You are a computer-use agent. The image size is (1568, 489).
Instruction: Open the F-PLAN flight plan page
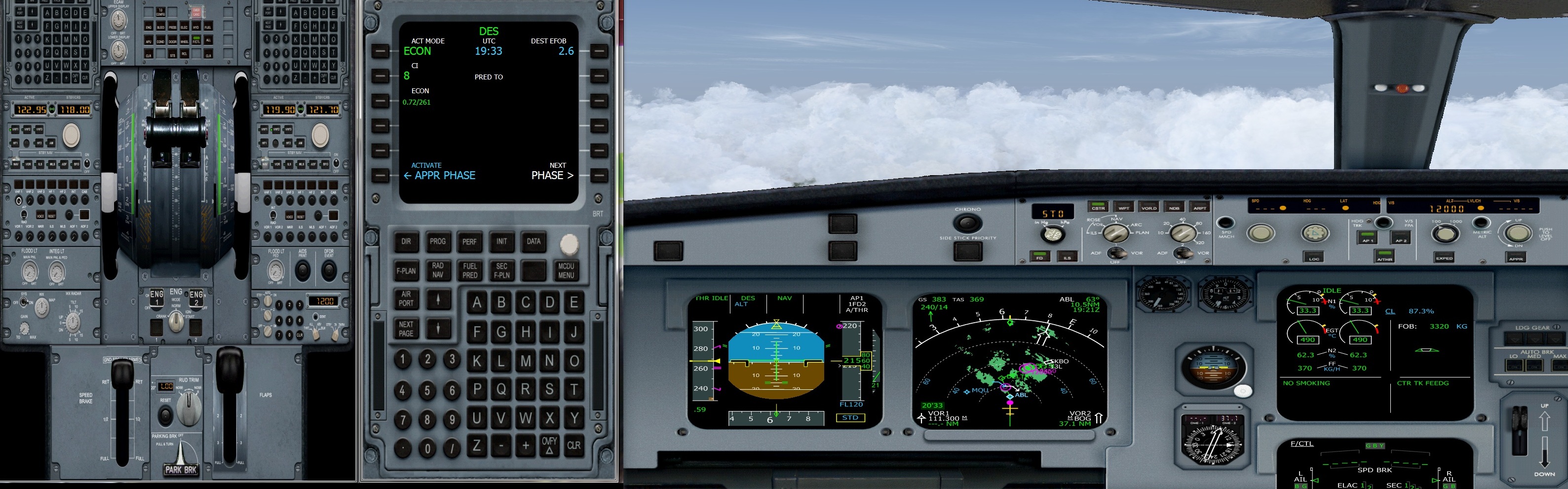point(406,270)
